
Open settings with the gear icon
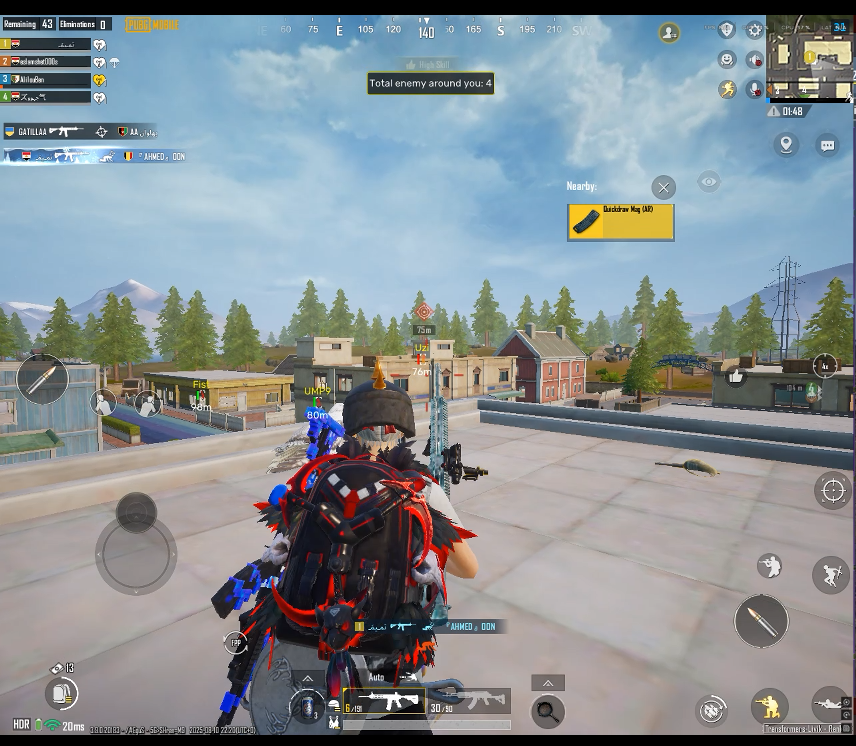point(755,31)
